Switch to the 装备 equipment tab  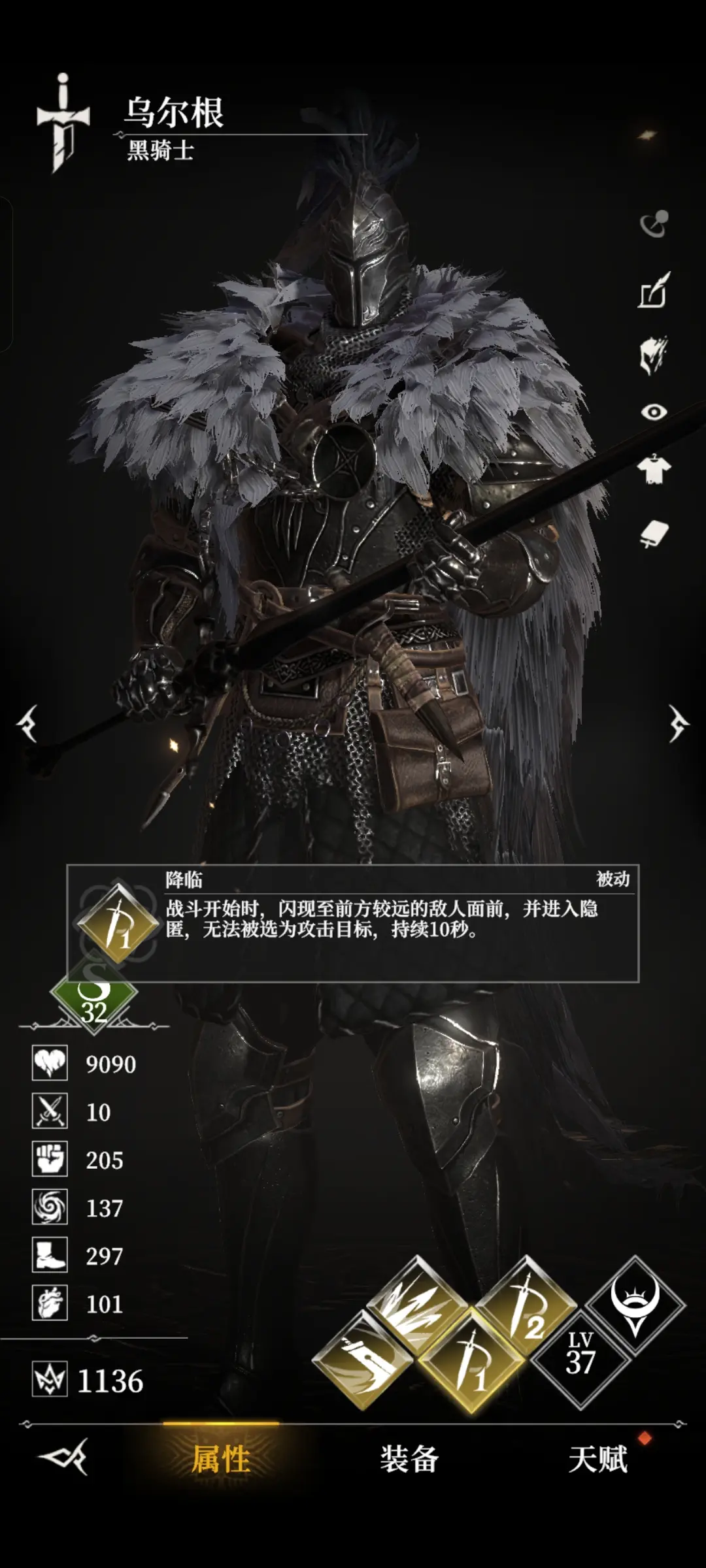tap(409, 1459)
